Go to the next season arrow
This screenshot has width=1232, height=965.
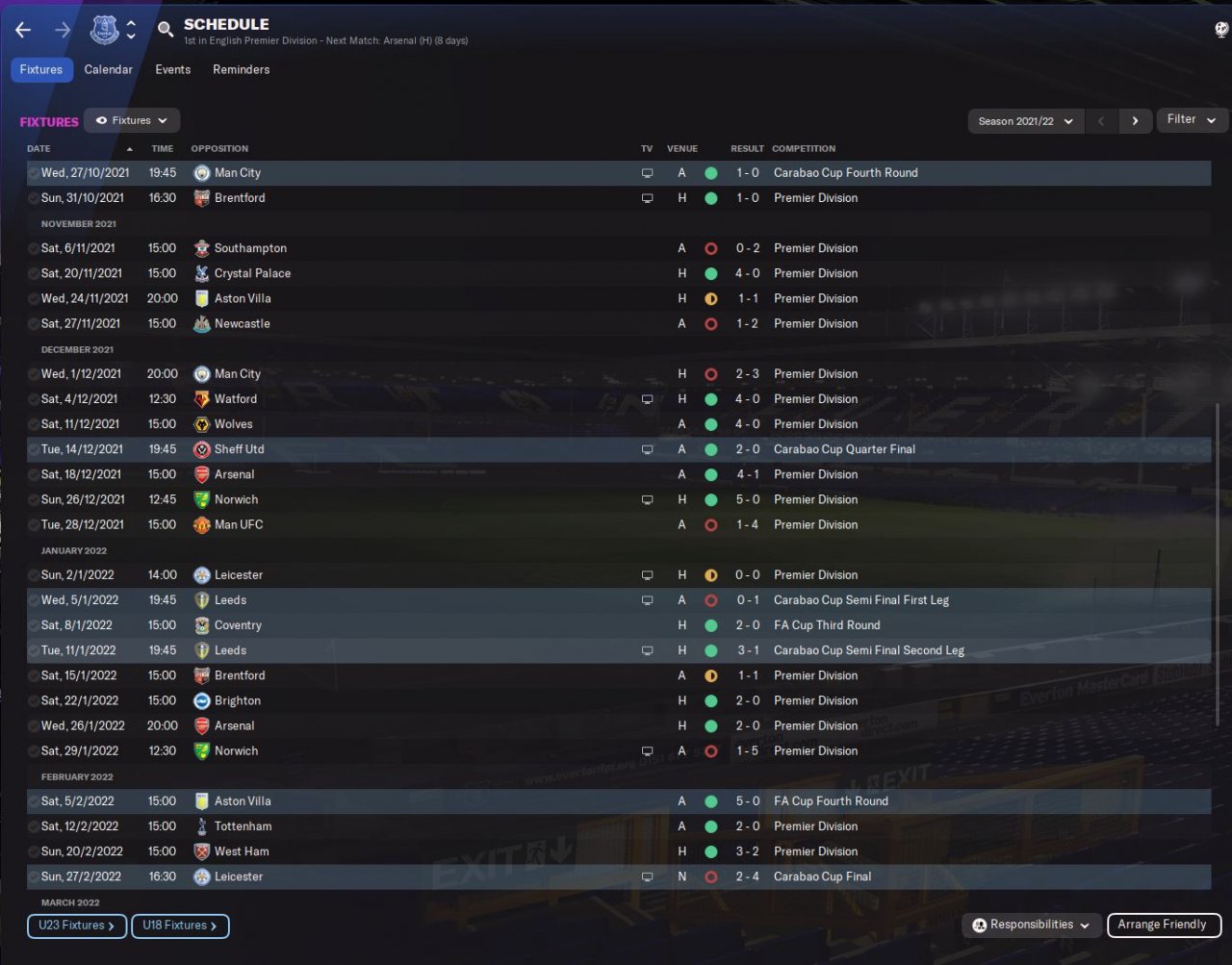pyautogui.click(x=1135, y=121)
